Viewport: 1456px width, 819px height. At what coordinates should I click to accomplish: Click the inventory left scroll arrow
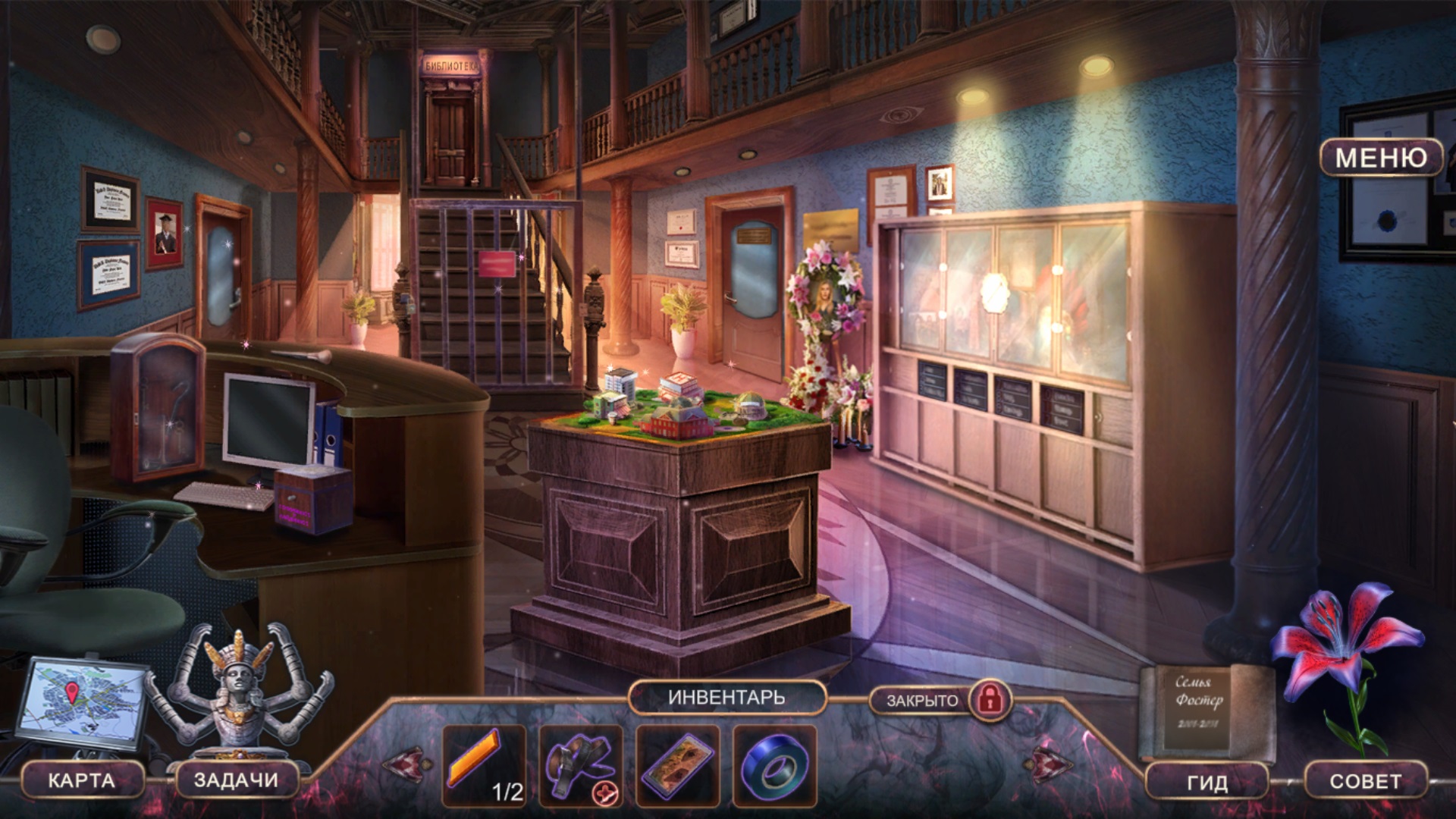(407, 764)
